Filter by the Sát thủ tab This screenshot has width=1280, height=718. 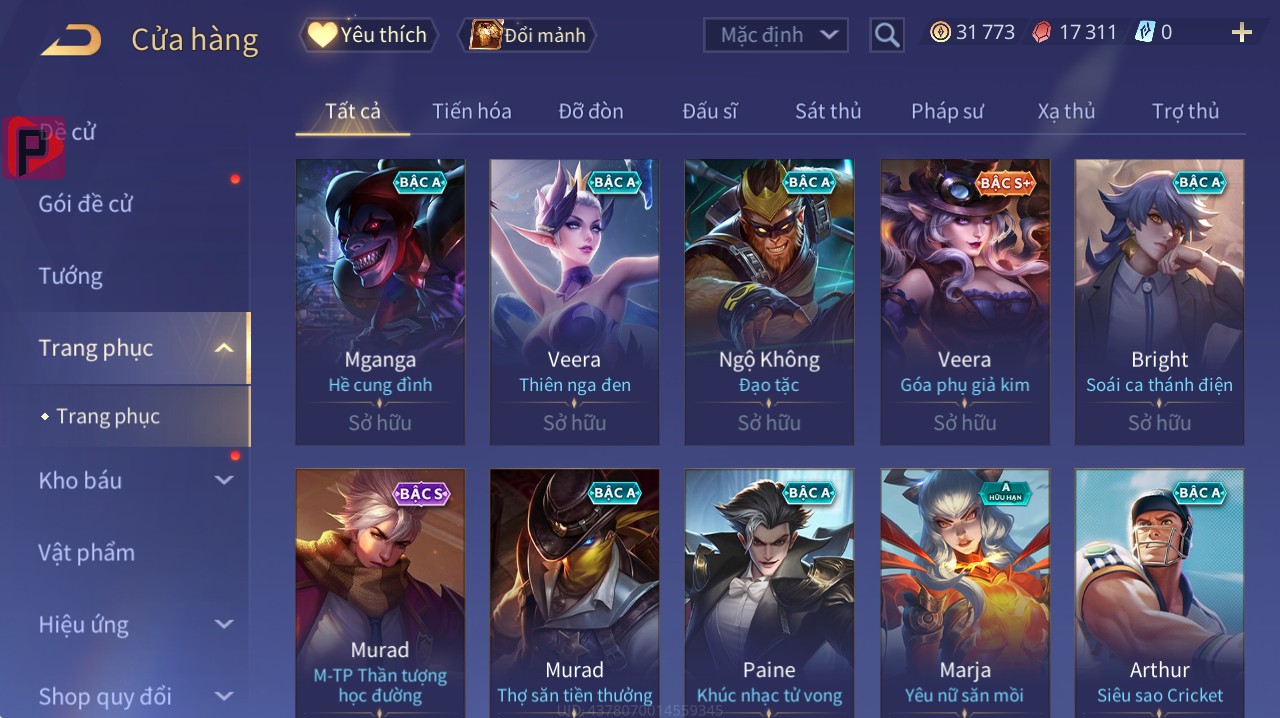[x=828, y=111]
